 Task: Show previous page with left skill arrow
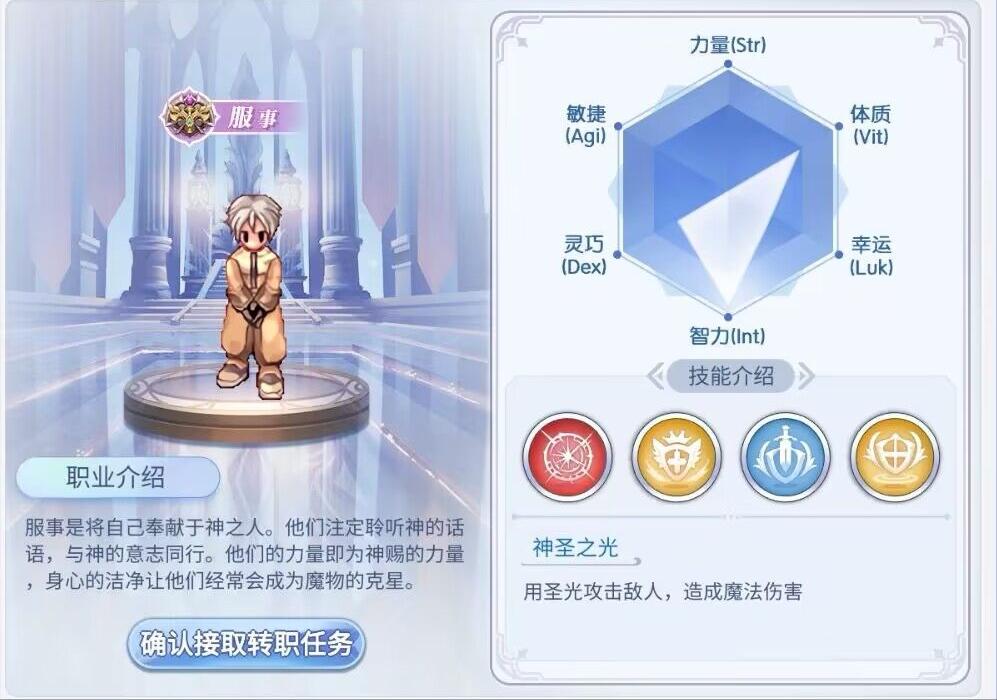click(x=656, y=376)
